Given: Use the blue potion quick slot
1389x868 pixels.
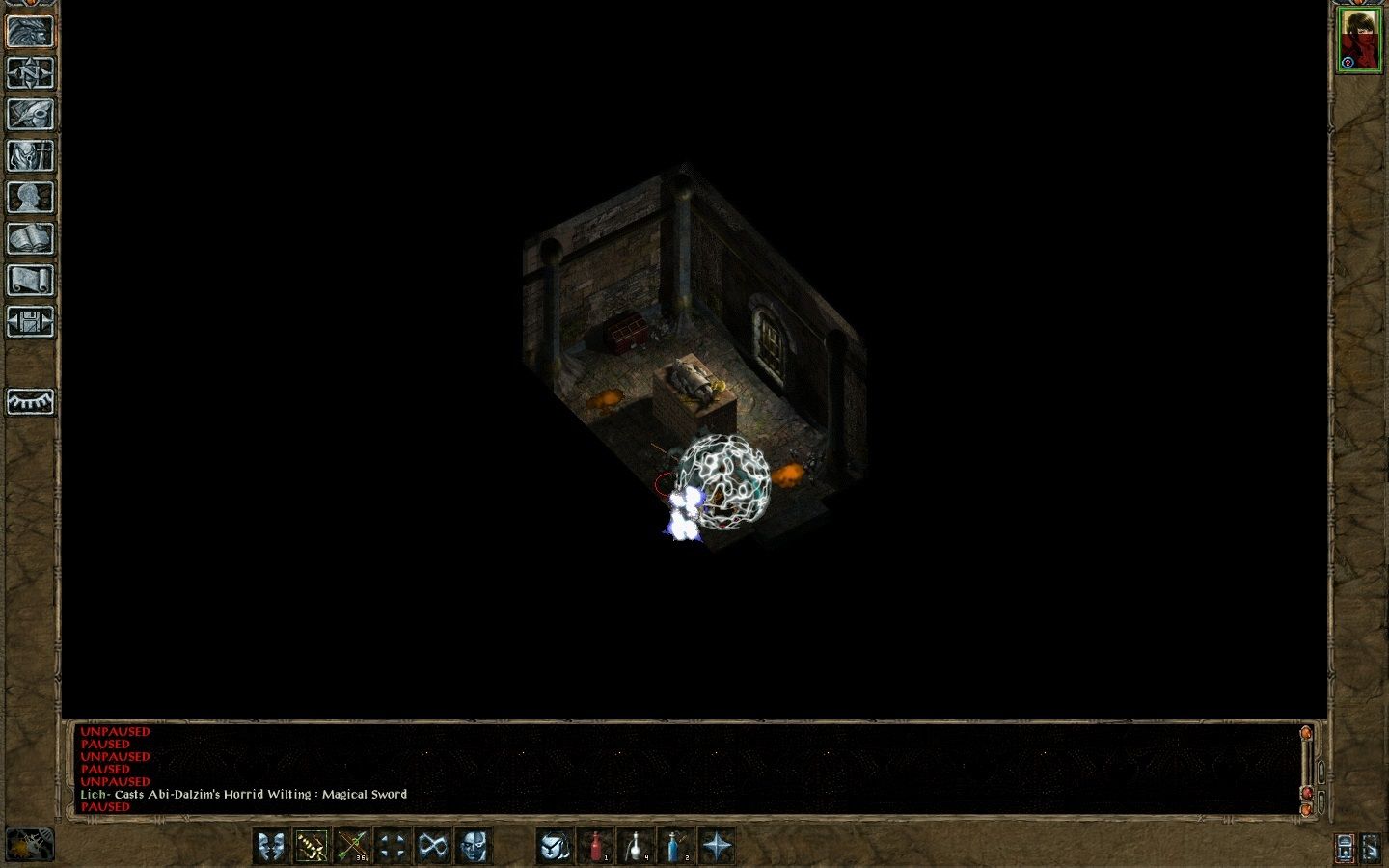Looking at the screenshot, I should (x=673, y=847).
